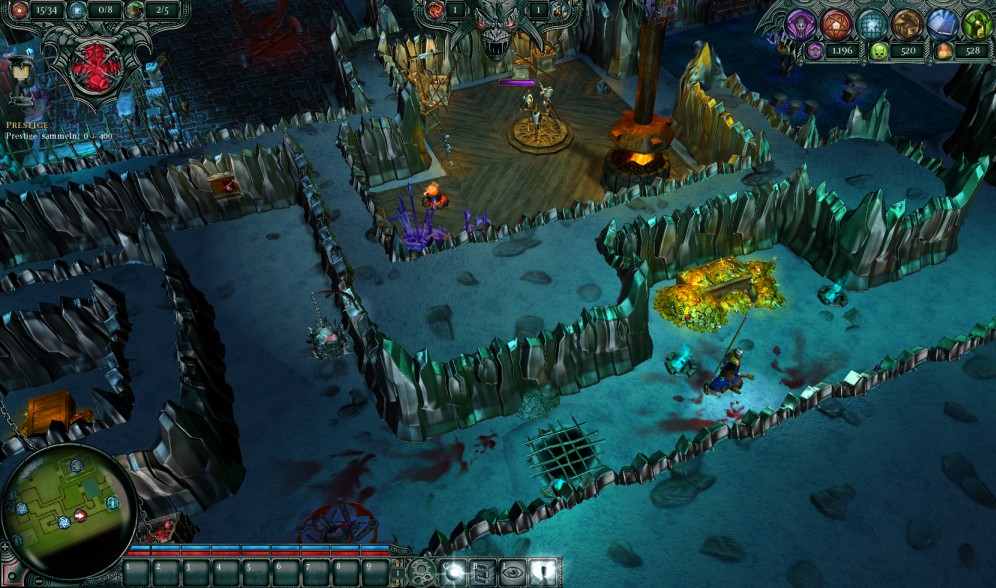
Task: Open the blue spell book menu
Action: pyautogui.click(x=942, y=24)
